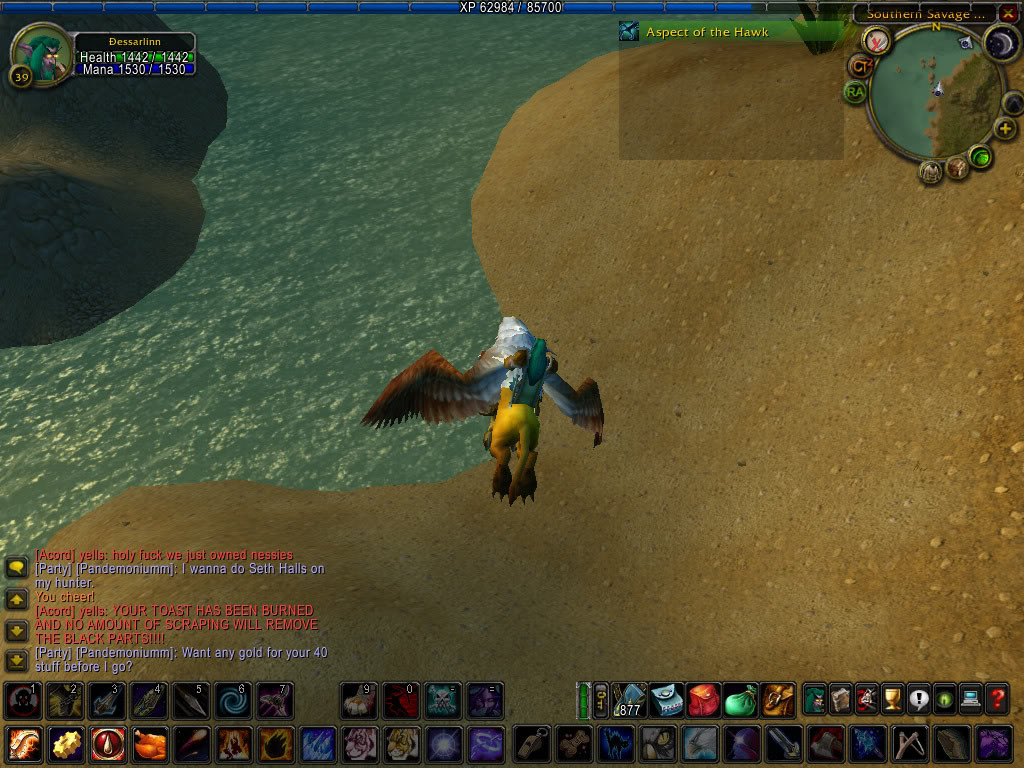Open the quest log exclamation mark button
1024x768 pixels.
click(x=918, y=699)
